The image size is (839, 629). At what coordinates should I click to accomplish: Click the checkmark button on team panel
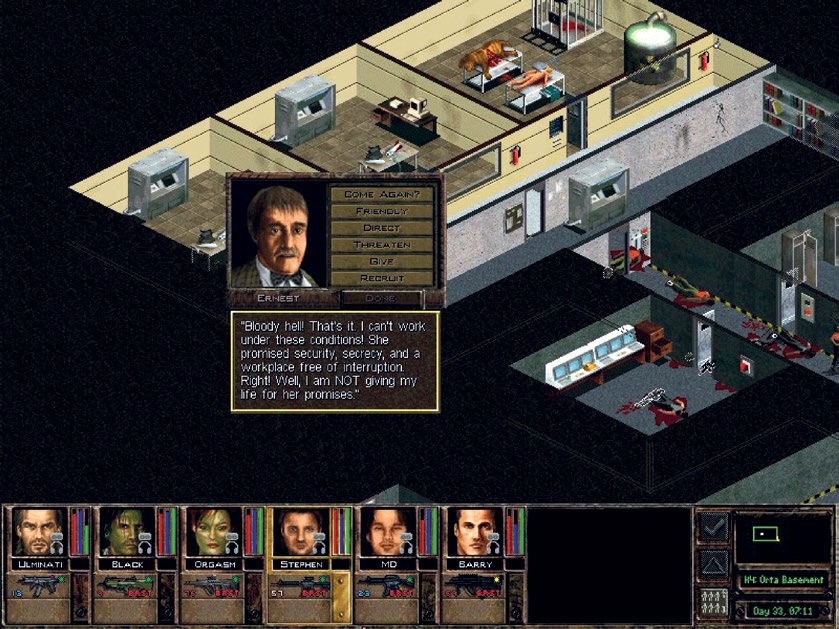(713, 527)
